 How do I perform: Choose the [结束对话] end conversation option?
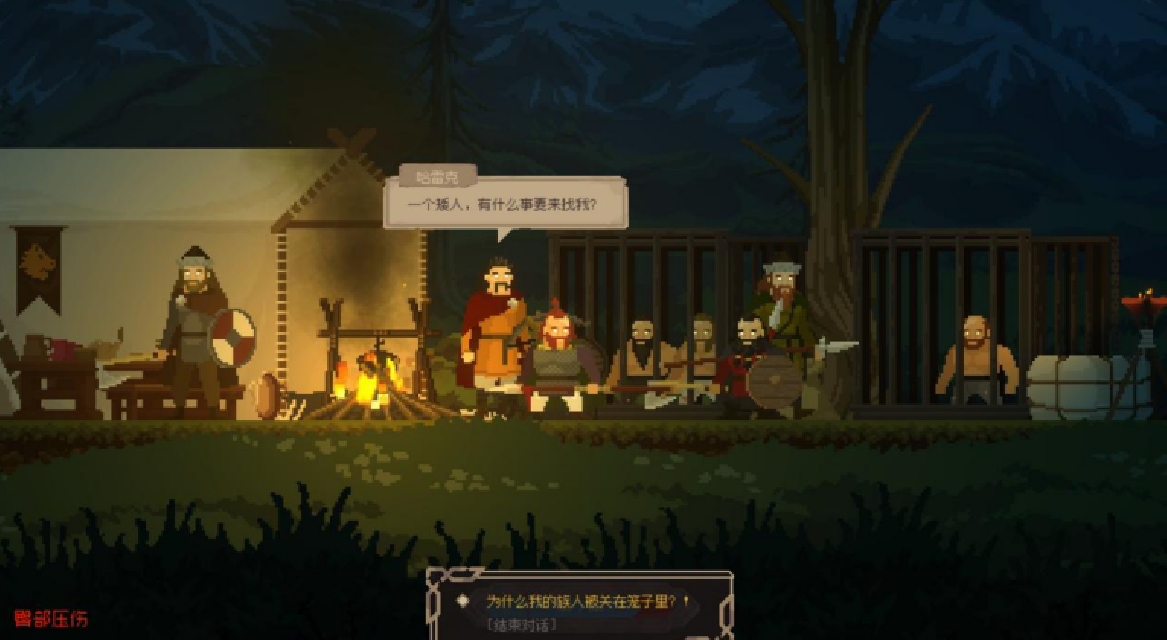(x=520, y=625)
